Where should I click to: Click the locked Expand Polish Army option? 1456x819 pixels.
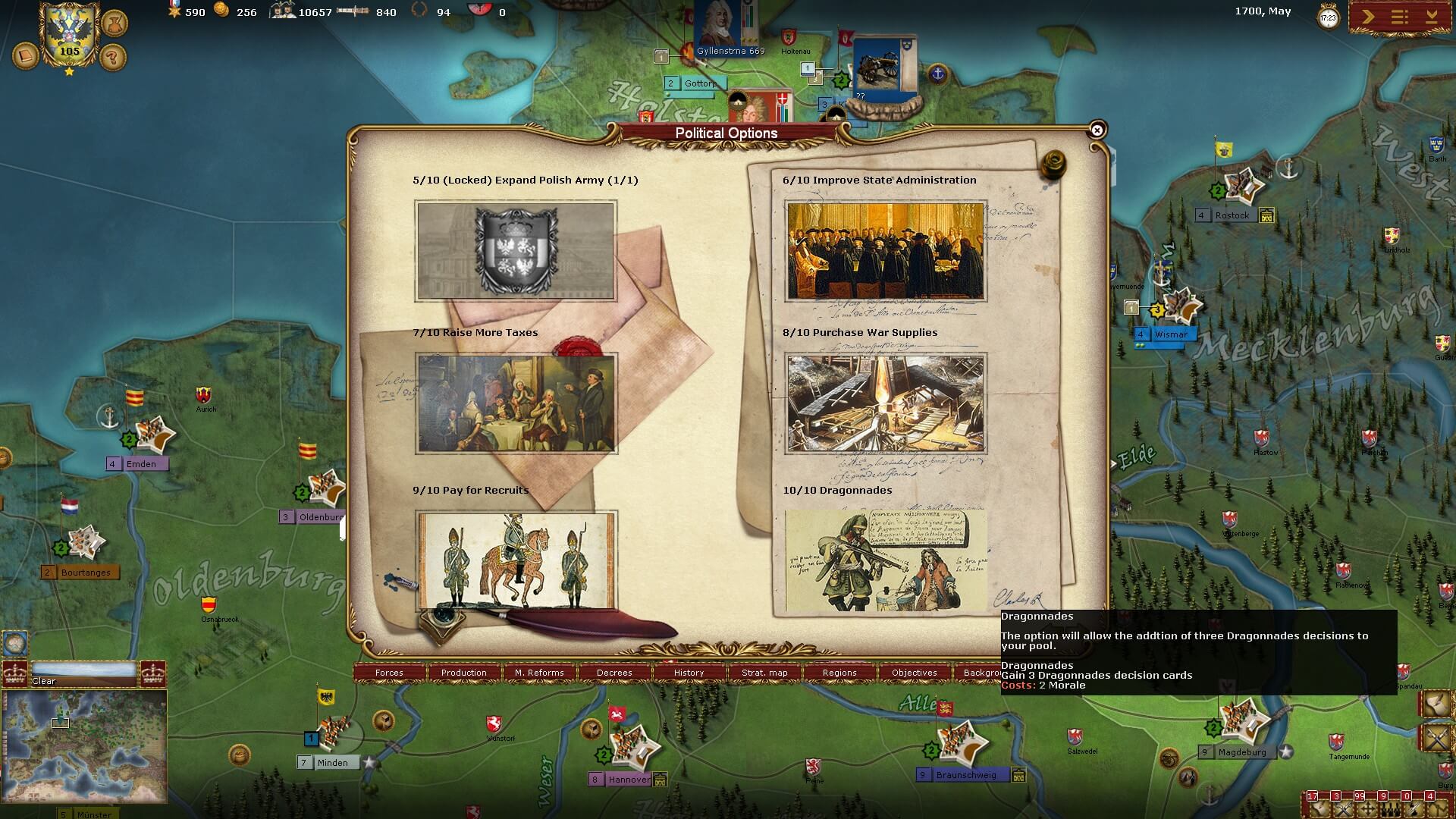click(x=516, y=251)
